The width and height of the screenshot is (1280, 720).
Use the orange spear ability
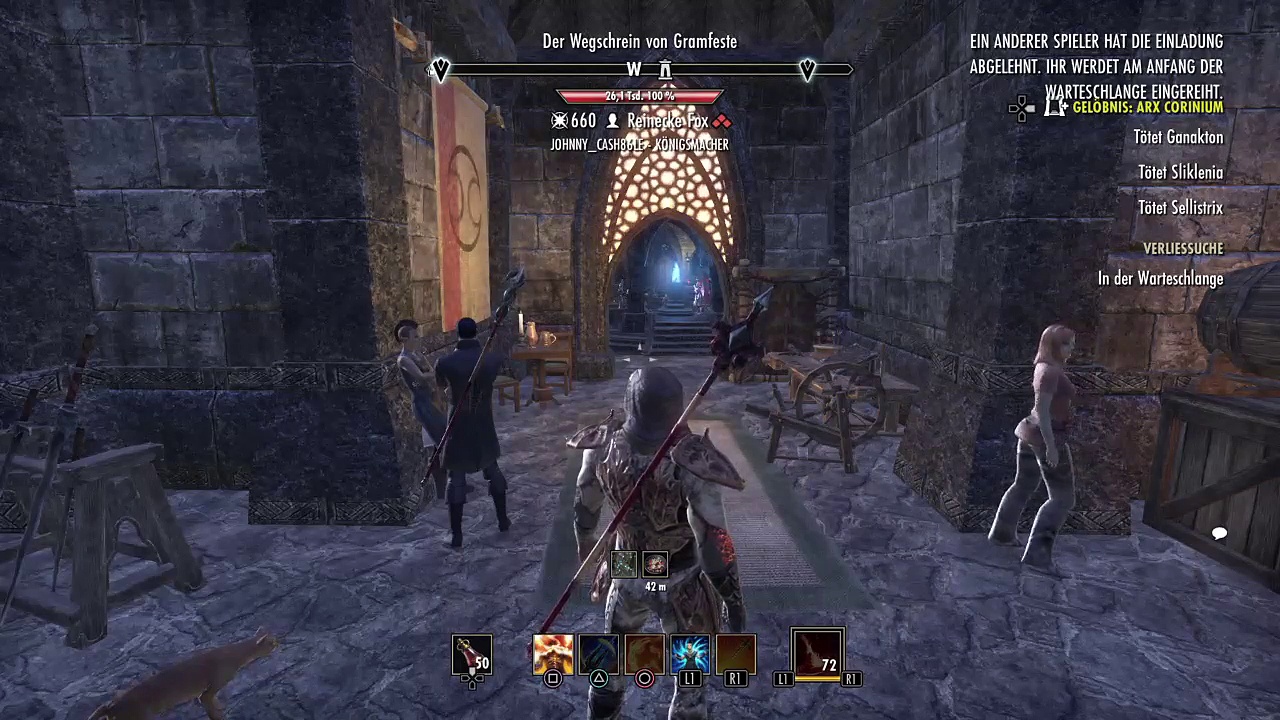coord(735,654)
